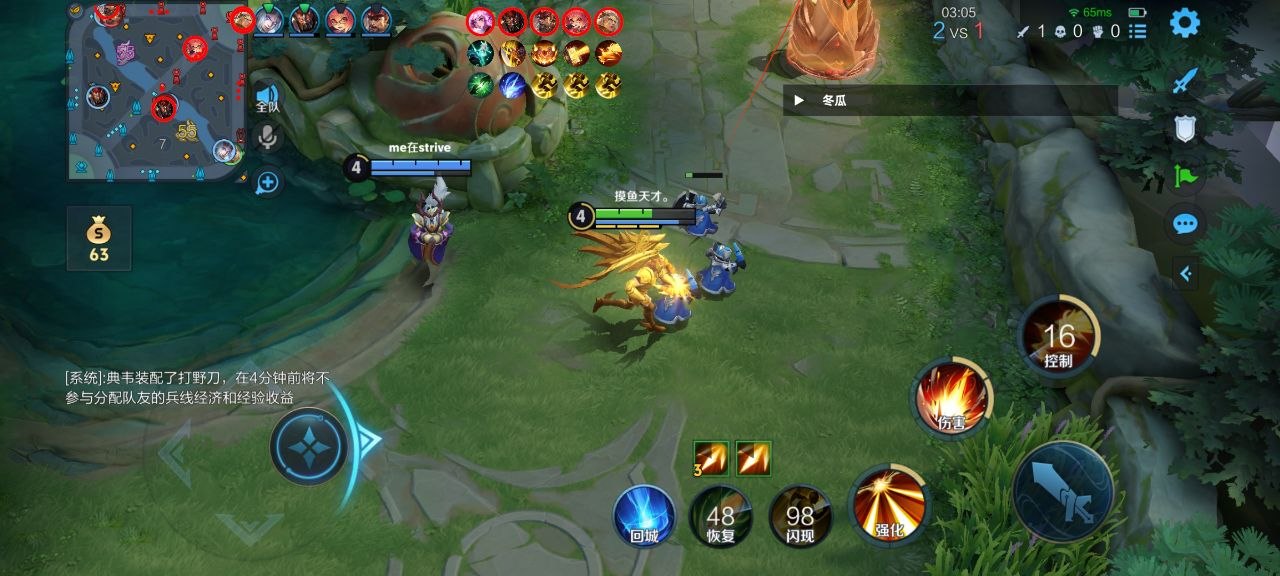This screenshot has height=576, width=1280.
Task: Open the settings gear menu
Action: tap(1184, 23)
